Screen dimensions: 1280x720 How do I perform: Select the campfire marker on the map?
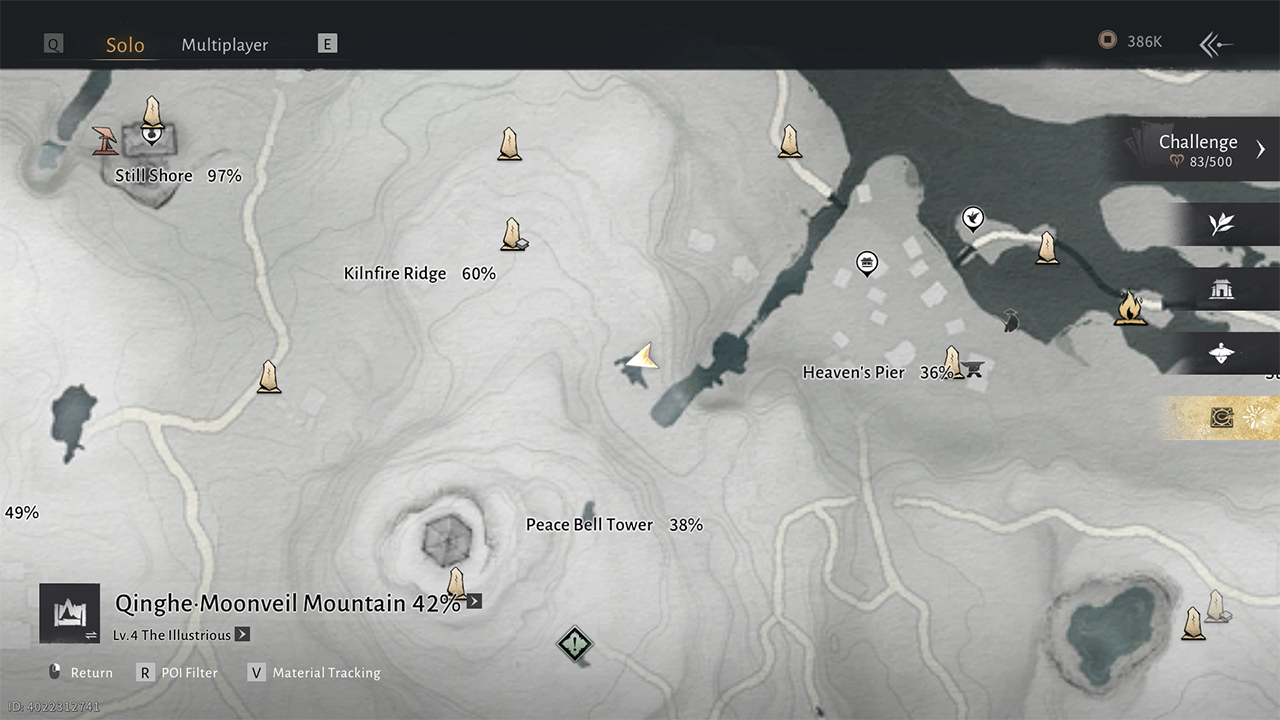[1130, 307]
